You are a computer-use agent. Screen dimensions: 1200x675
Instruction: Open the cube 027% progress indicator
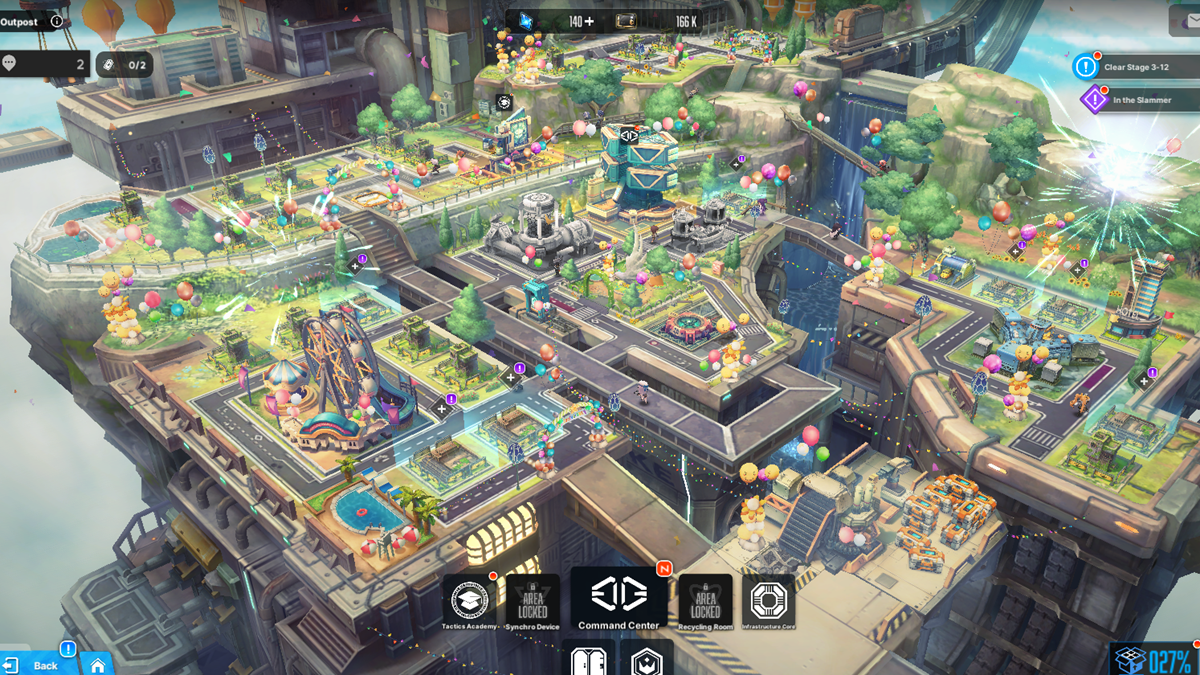point(1155,660)
